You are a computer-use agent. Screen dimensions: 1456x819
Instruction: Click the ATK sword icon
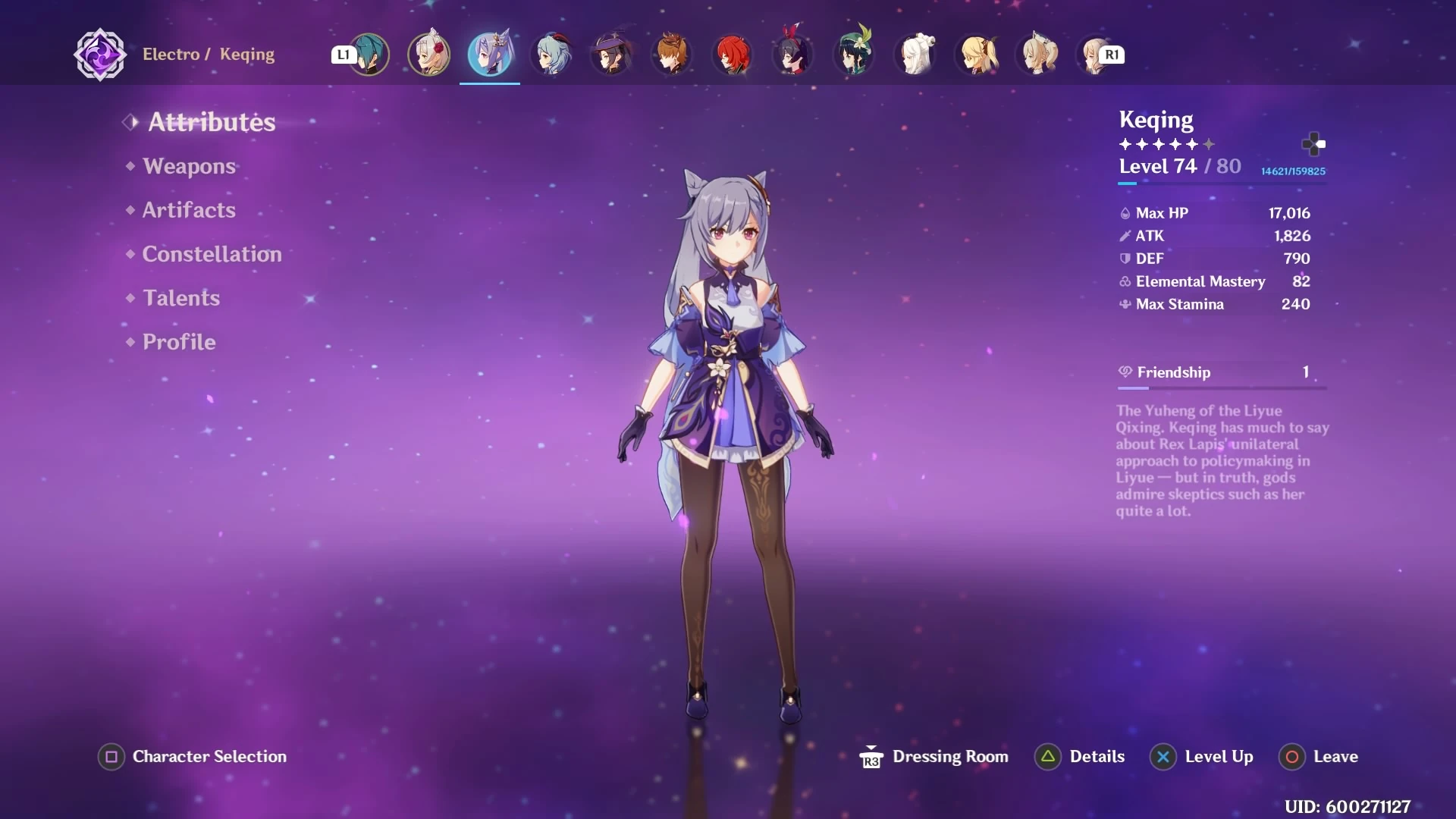(1125, 236)
